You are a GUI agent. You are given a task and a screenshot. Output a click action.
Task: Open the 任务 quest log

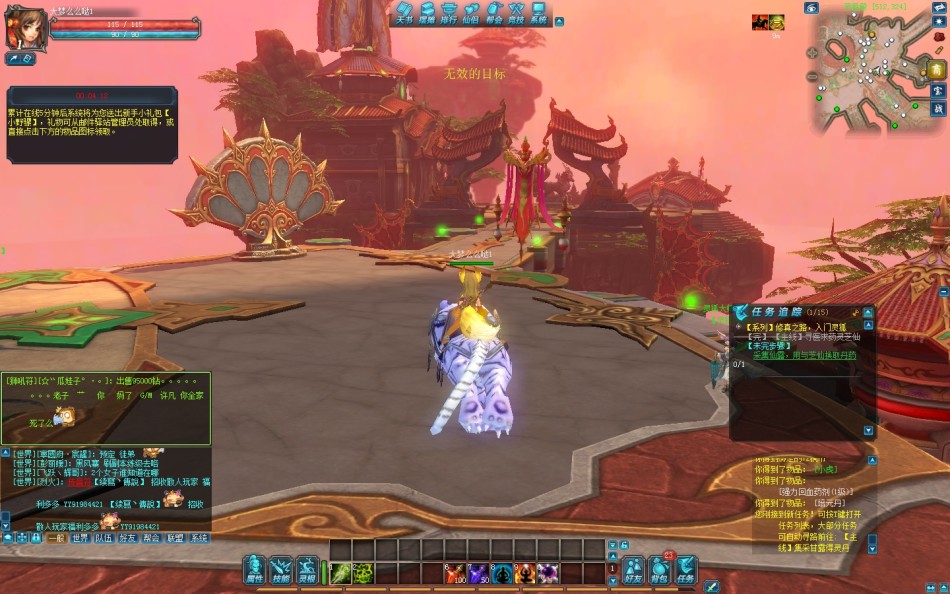pyautogui.click(x=686, y=571)
